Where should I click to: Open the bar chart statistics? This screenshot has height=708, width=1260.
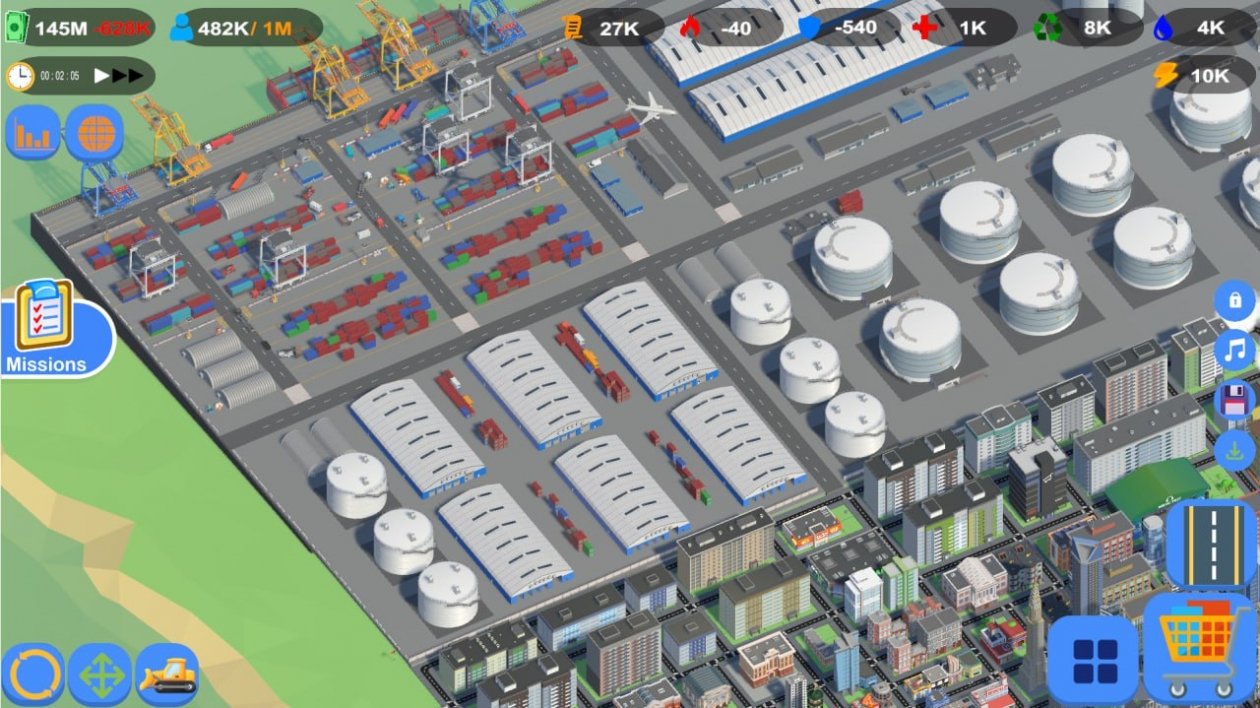34,133
